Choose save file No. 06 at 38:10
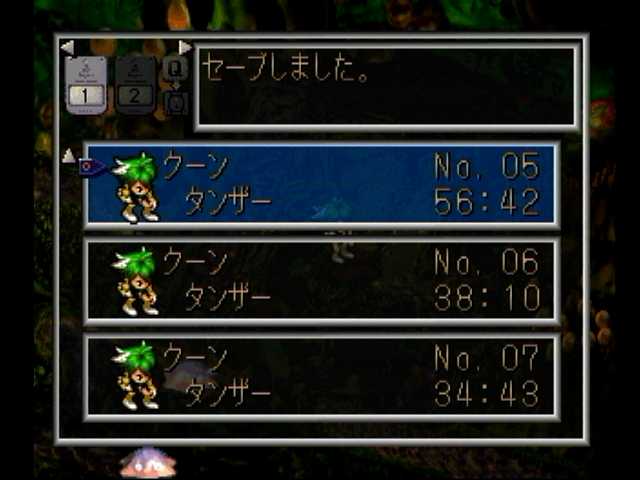Image resolution: width=640 pixels, height=480 pixels. 321,281
